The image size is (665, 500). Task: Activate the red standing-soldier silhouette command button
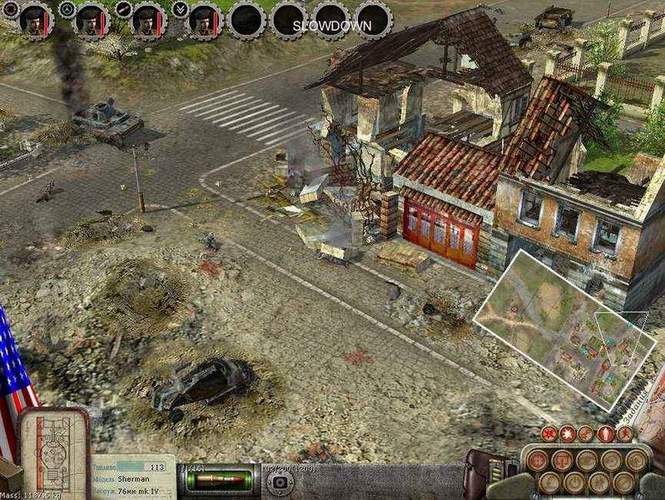point(605,434)
